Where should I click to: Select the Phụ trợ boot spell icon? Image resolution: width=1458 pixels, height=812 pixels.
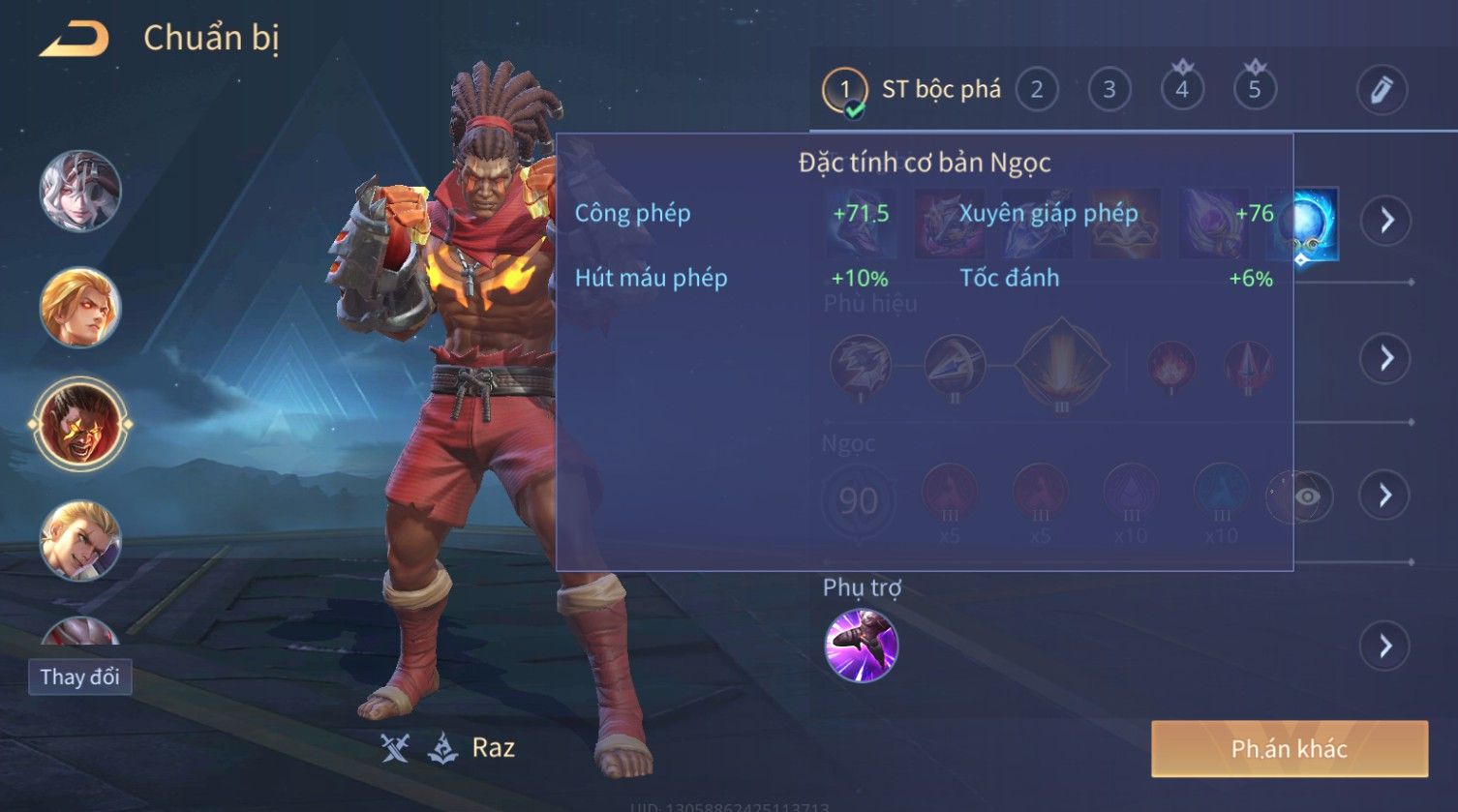pos(861,646)
